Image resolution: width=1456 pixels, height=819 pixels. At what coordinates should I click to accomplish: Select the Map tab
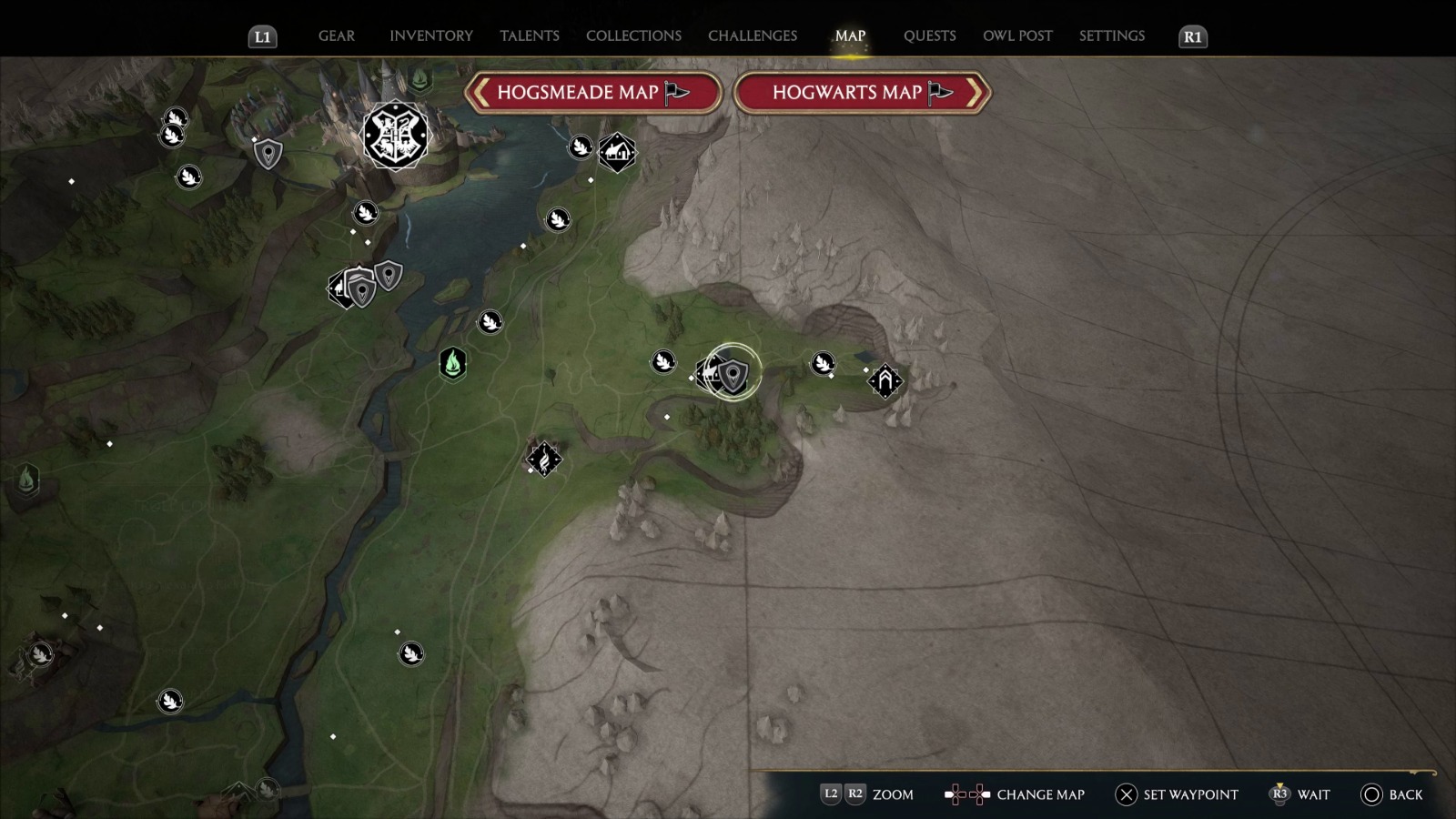click(x=850, y=36)
